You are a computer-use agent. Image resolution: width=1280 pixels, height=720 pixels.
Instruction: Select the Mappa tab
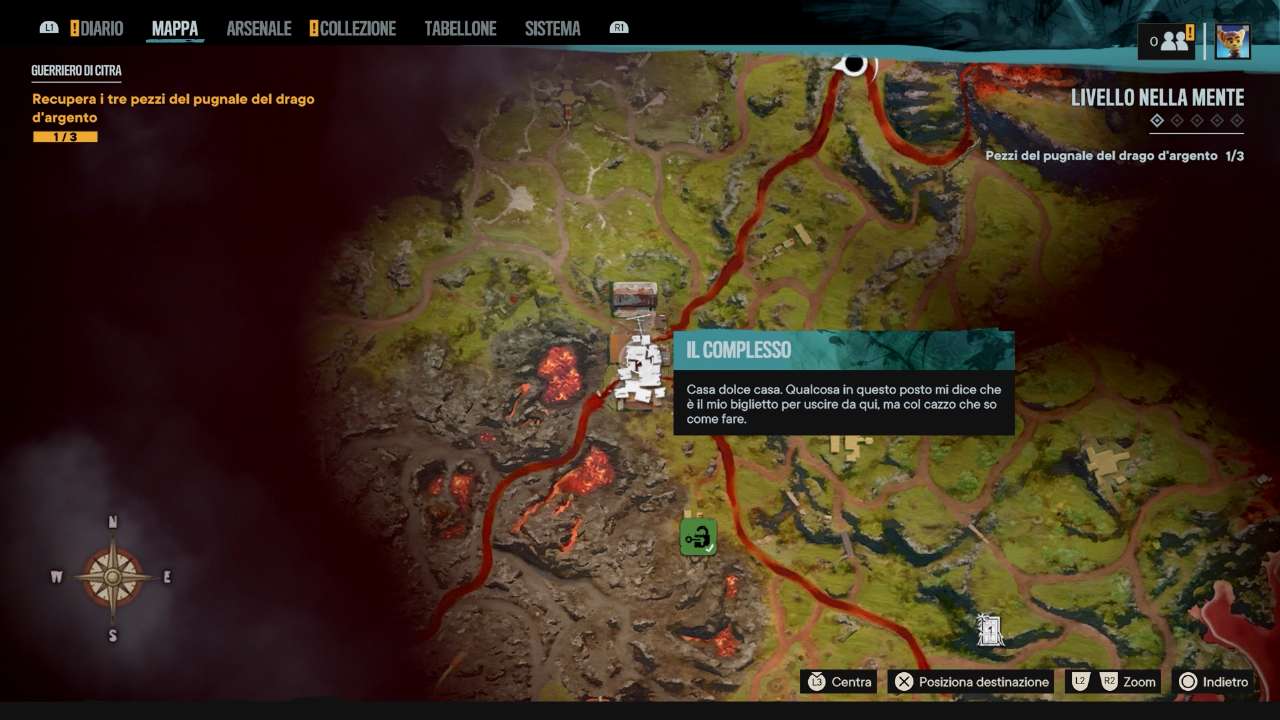(175, 29)
